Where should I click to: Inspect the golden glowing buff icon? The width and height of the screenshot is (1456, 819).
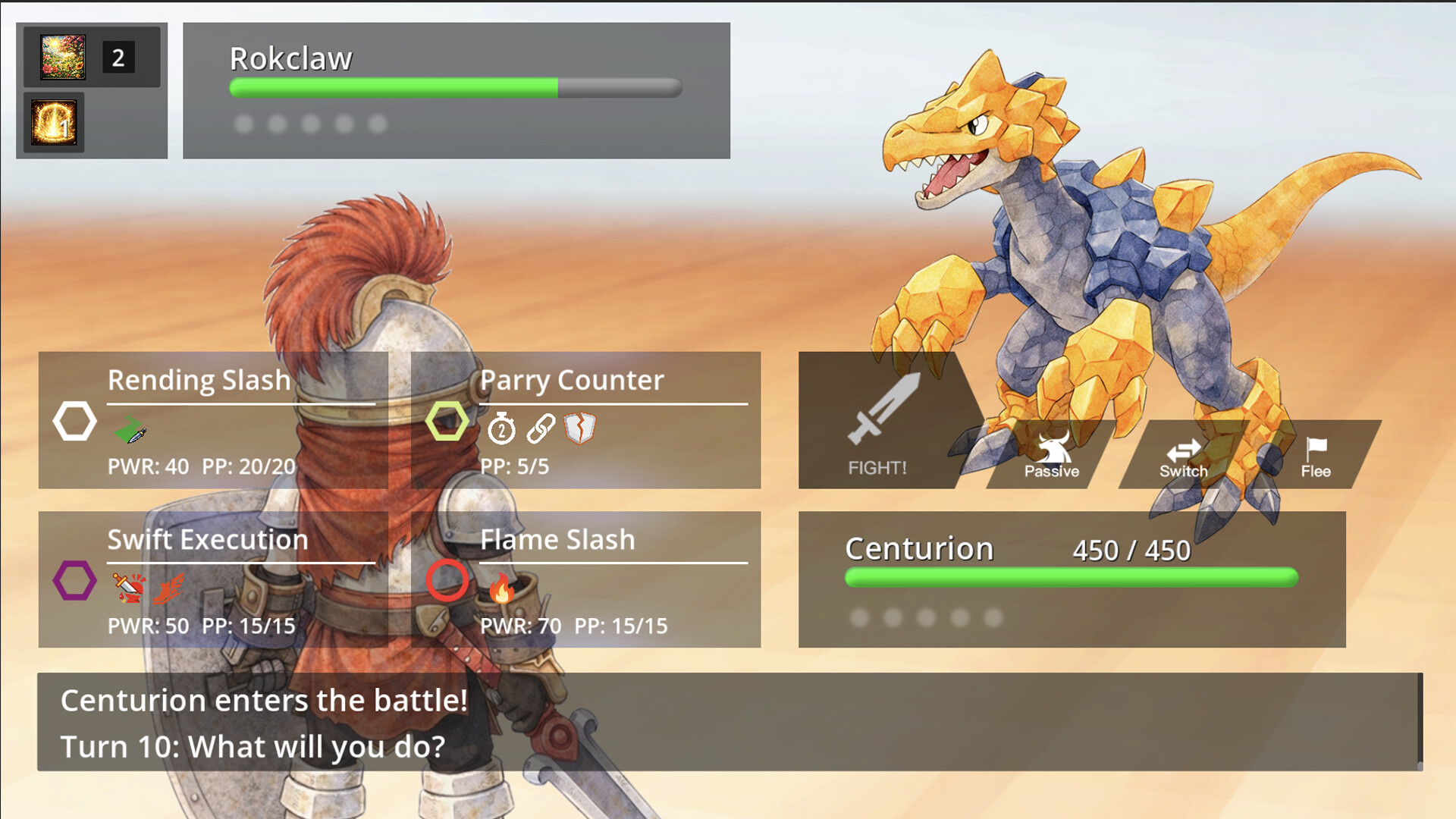click(x=54, y=122)
